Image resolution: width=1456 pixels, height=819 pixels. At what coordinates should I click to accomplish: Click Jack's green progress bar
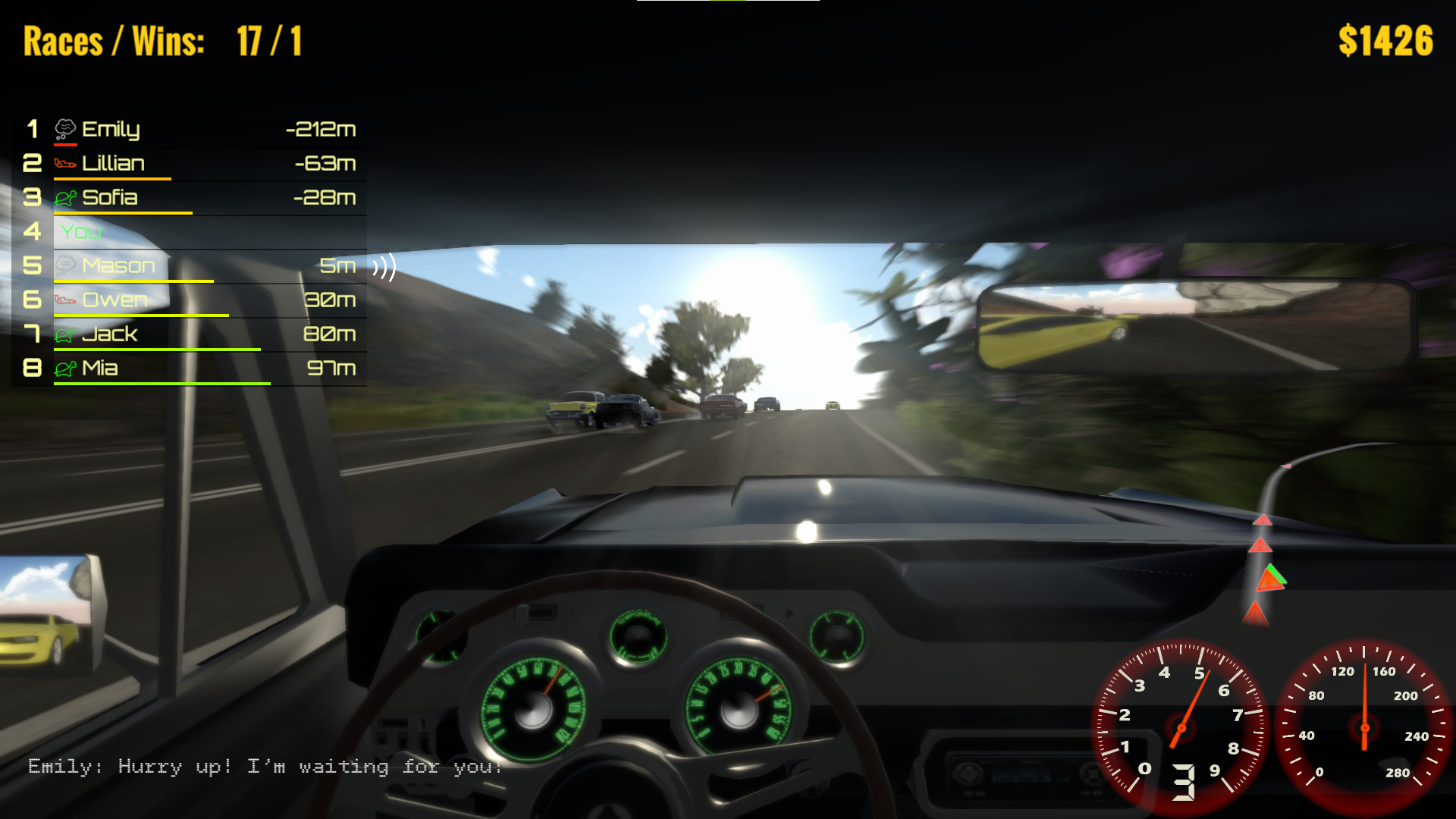pyautogui.click(x=157, y=350)
